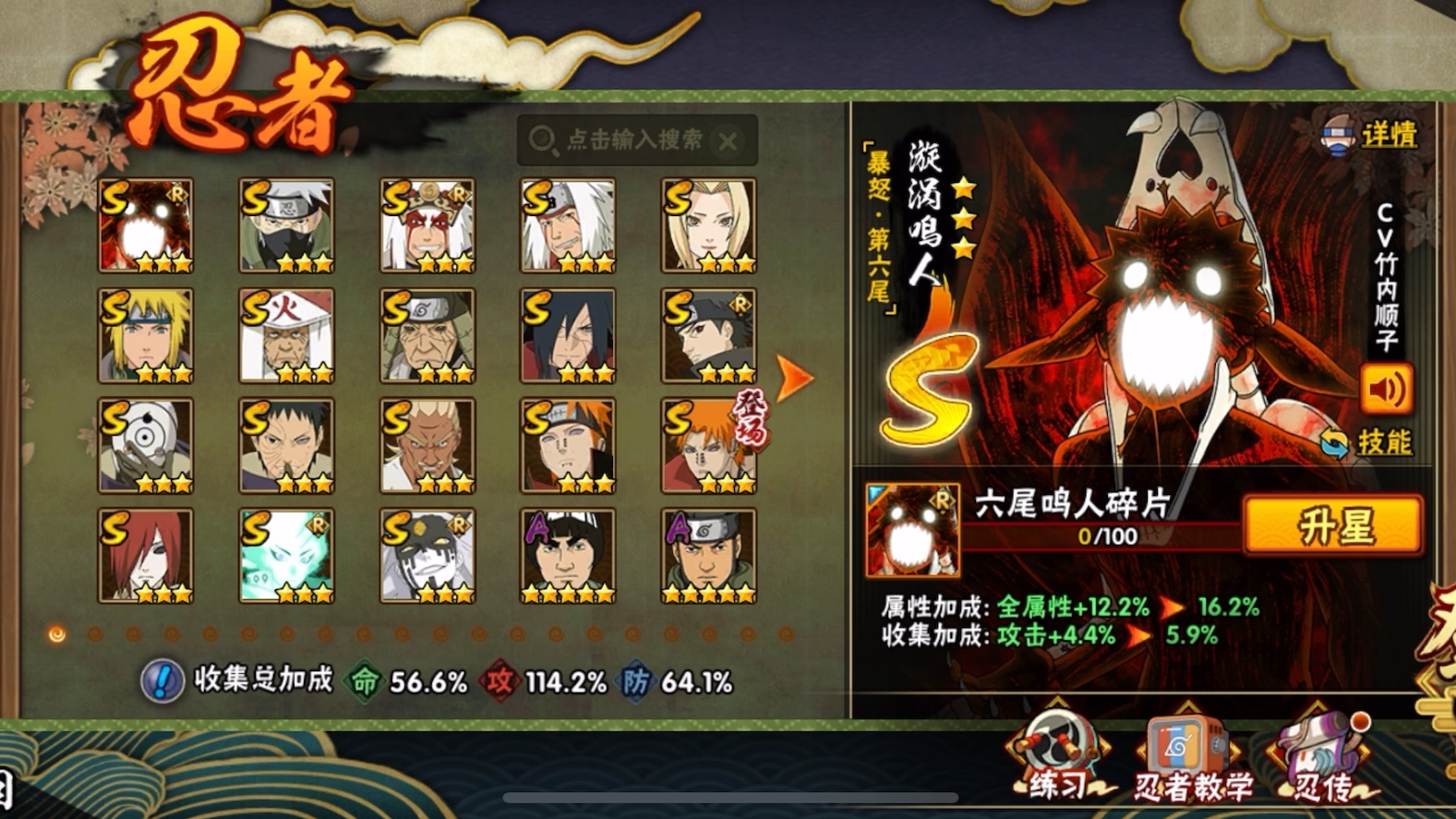1456x819 pixels.
Task: Select the 六尾鸣人碎片 fragment icon
Action: coord(912,530)
